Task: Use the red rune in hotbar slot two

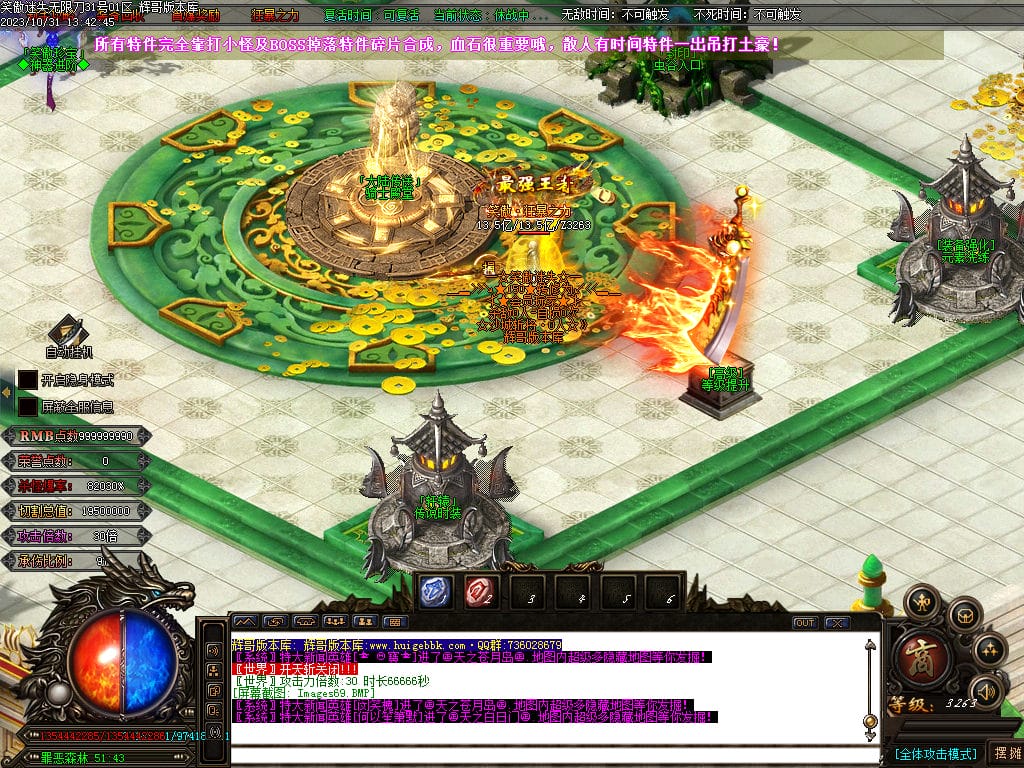Action: [478, 592]
